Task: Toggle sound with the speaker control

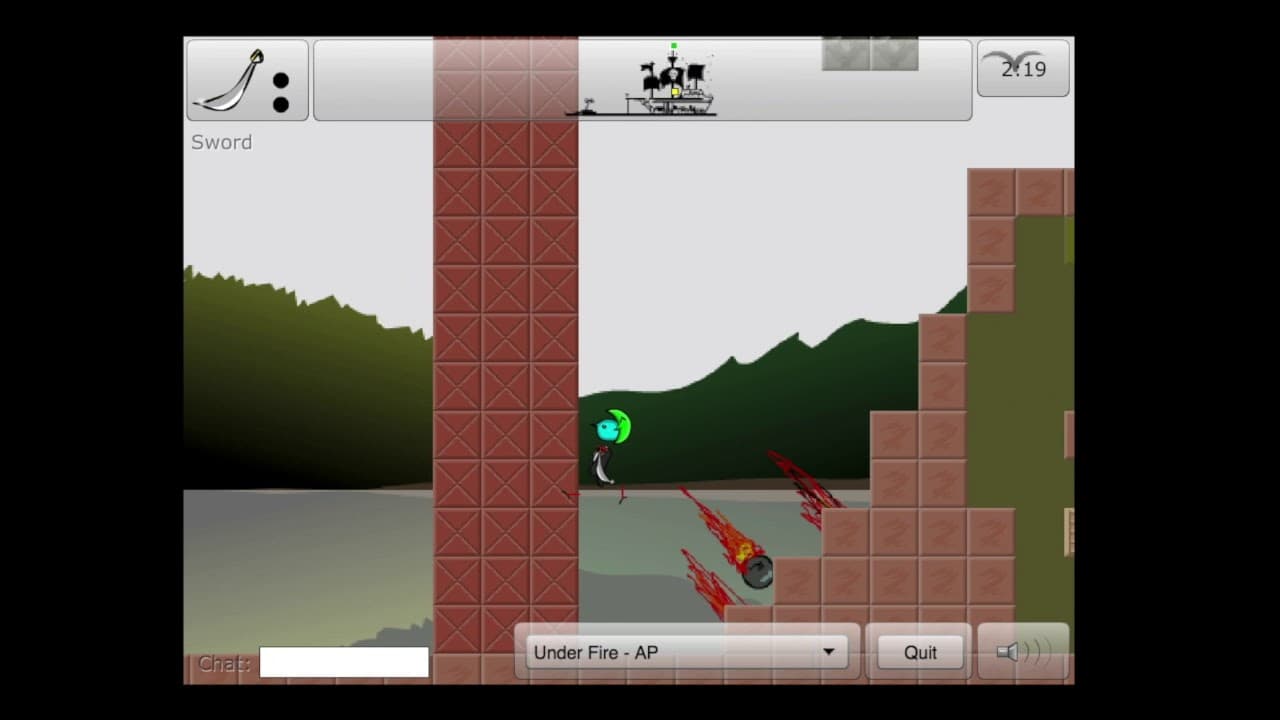Action: point(1022,651)
